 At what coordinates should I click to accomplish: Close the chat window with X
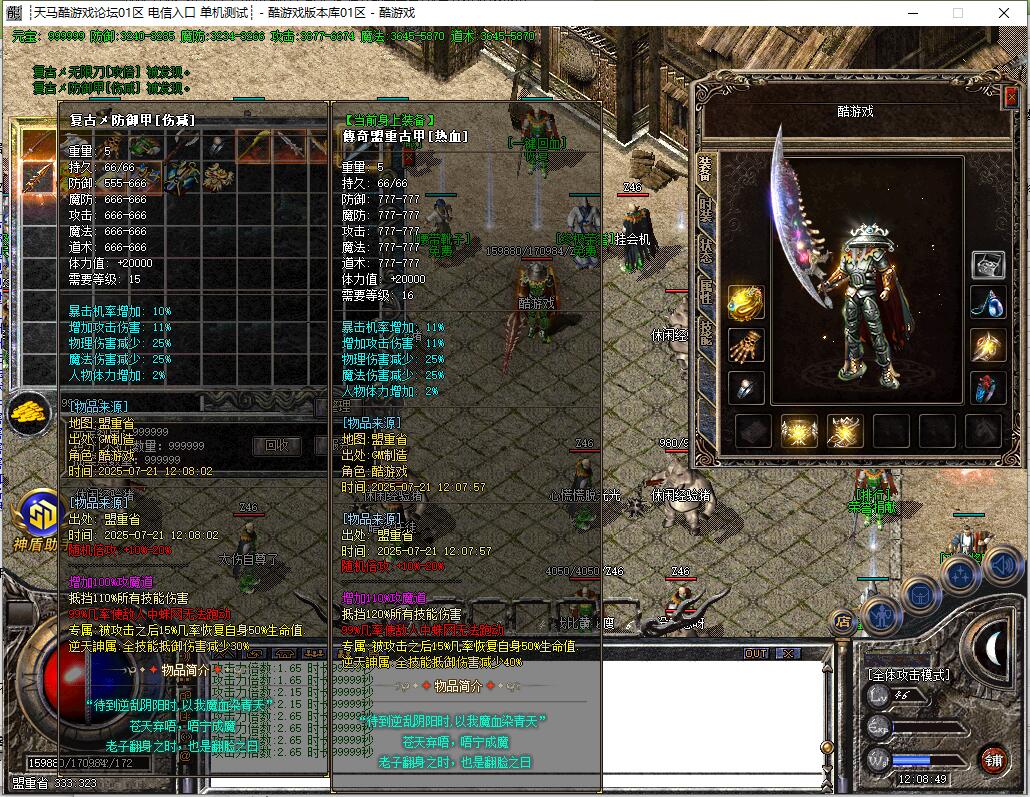(x=789, y=653)
